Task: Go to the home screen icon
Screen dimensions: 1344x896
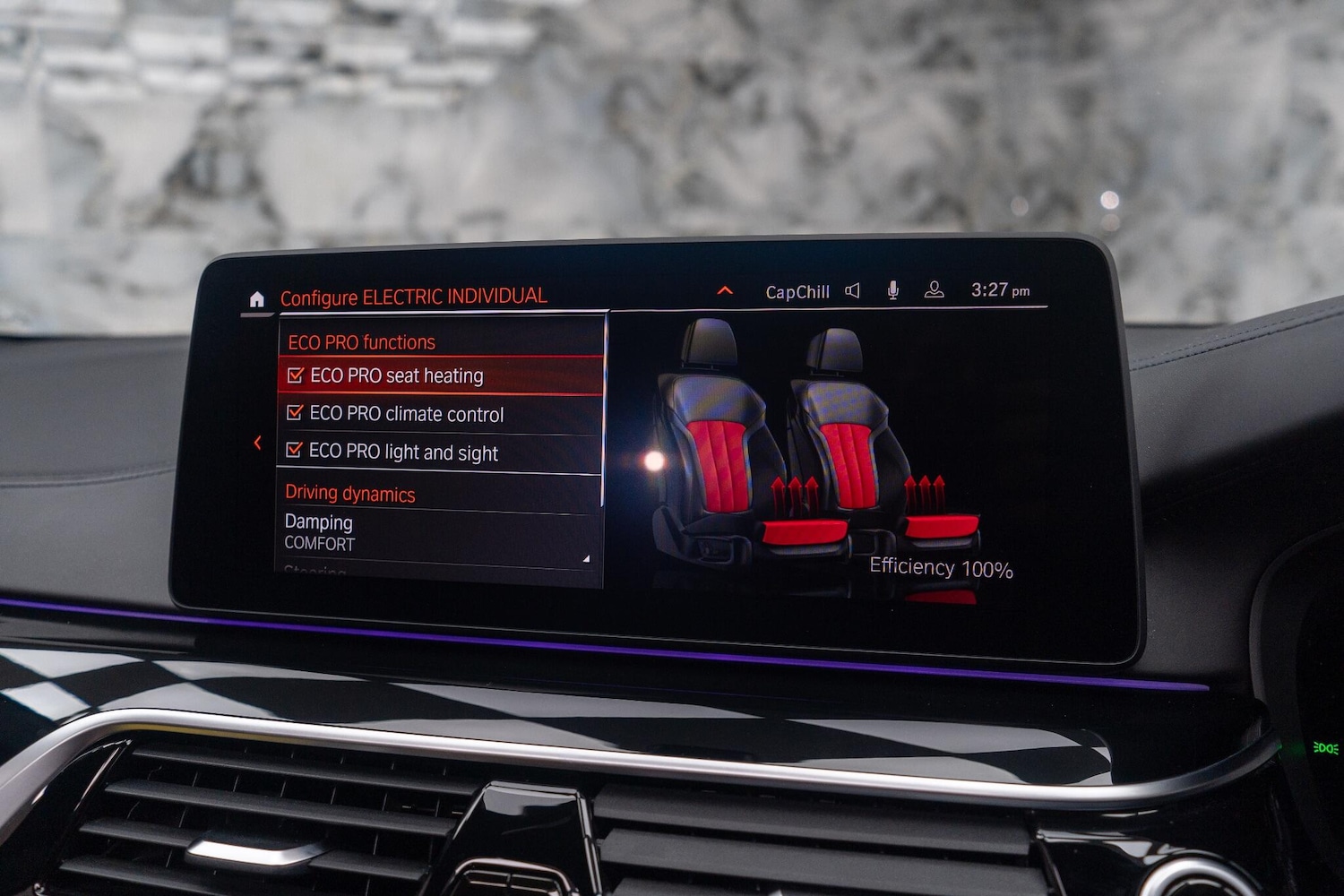Action: coord(257,299)
